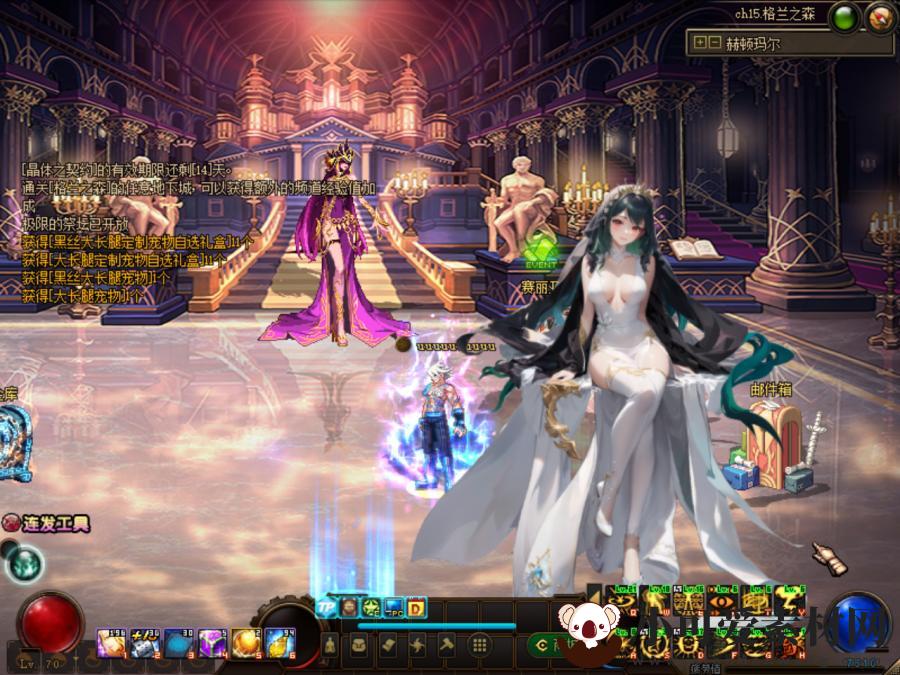This screenshot has height=675, width=900.
Task: Click the green orb button by channel name
Action: pyautogui.click(x=847, y=15)
